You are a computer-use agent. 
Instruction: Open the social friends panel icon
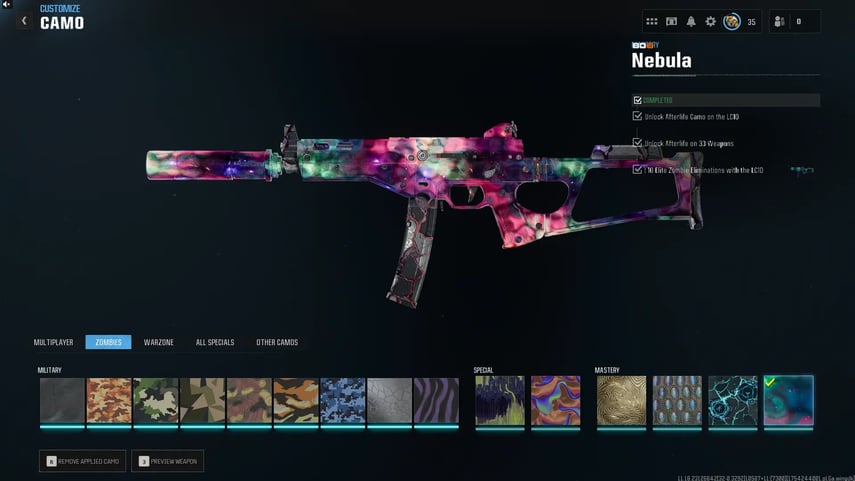pyautogui.click(x=780, y=21)
